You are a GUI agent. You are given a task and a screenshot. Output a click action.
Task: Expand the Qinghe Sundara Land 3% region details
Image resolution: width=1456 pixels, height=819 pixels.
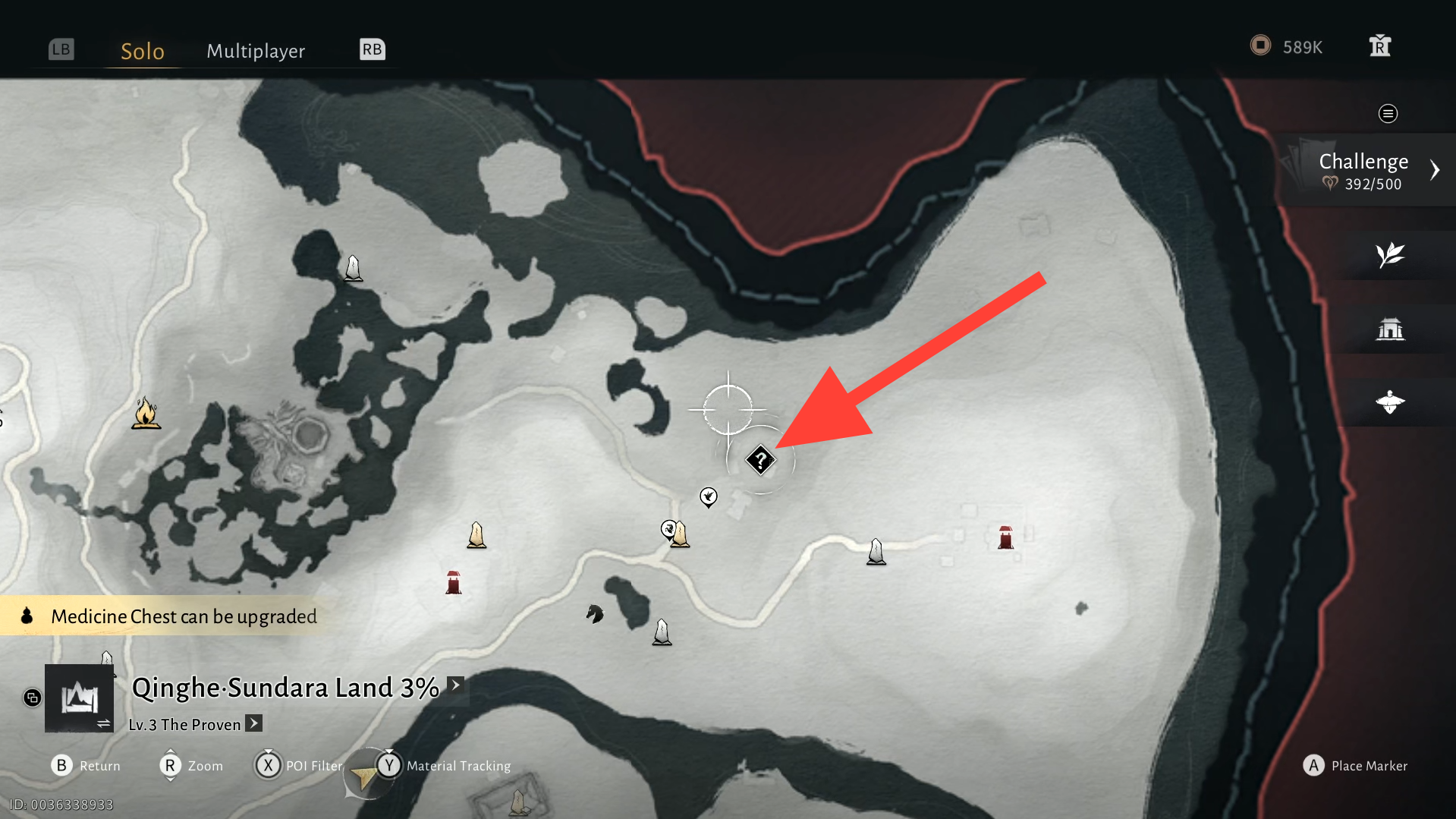(455, 685)
